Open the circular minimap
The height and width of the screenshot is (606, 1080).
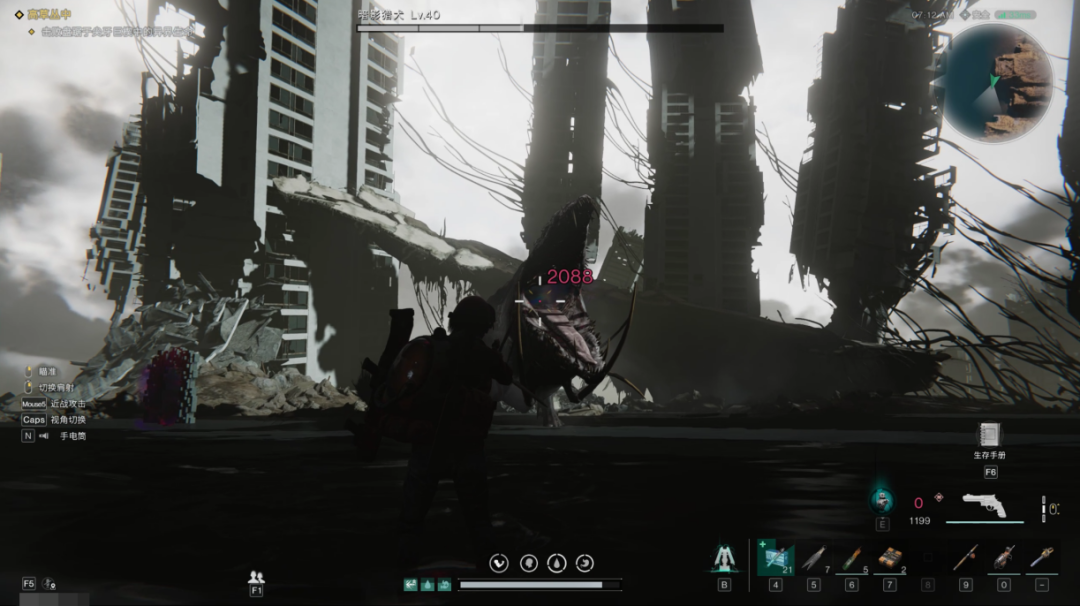[997, 81]
